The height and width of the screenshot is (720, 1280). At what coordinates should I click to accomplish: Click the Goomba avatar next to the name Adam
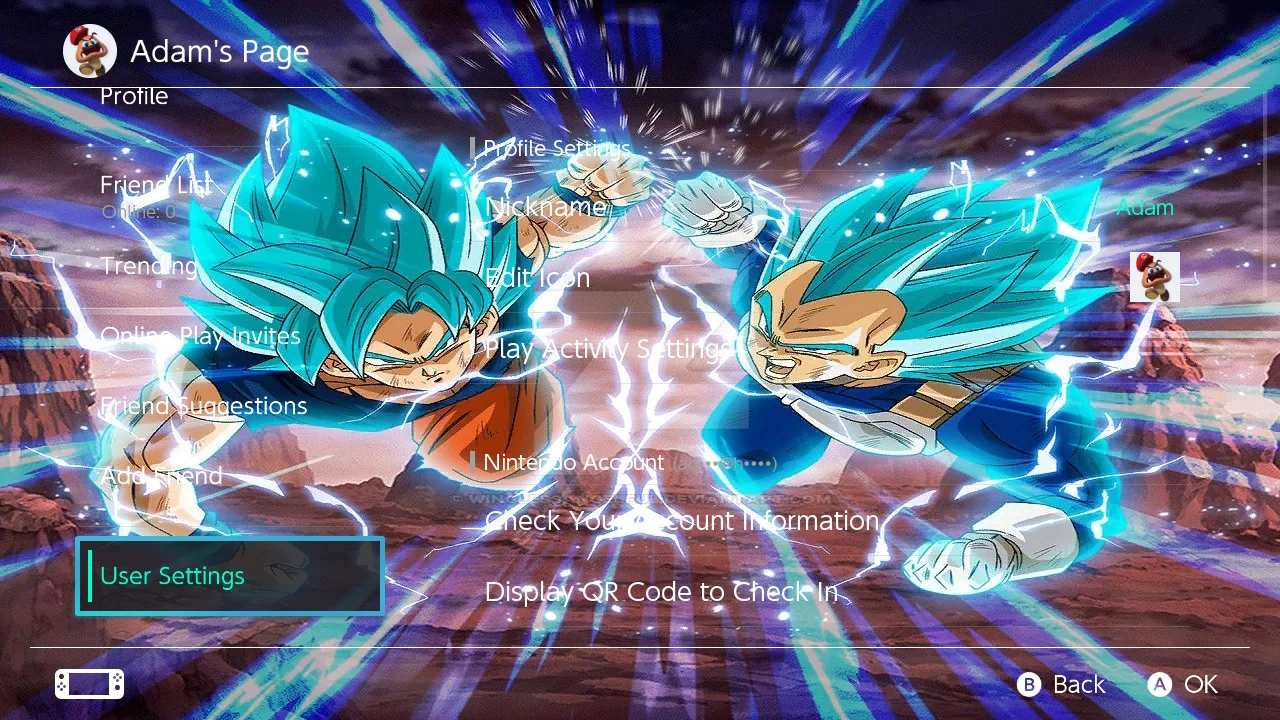[x=1154, y=277]
